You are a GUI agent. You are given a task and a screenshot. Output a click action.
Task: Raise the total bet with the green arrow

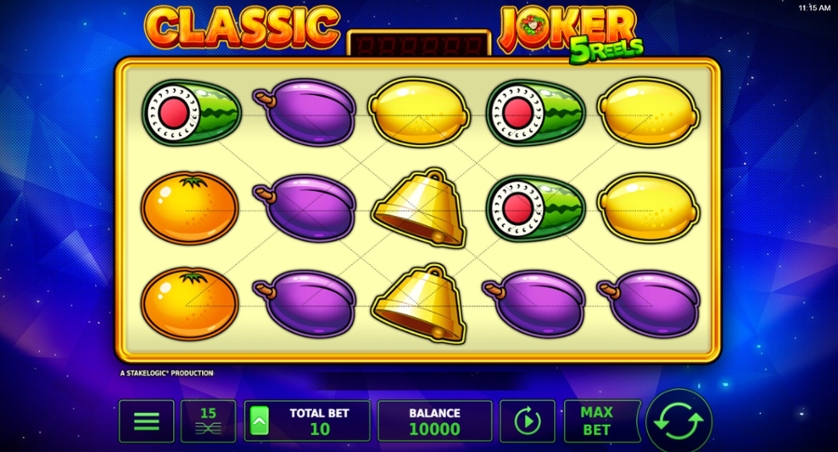click(259, 421)
